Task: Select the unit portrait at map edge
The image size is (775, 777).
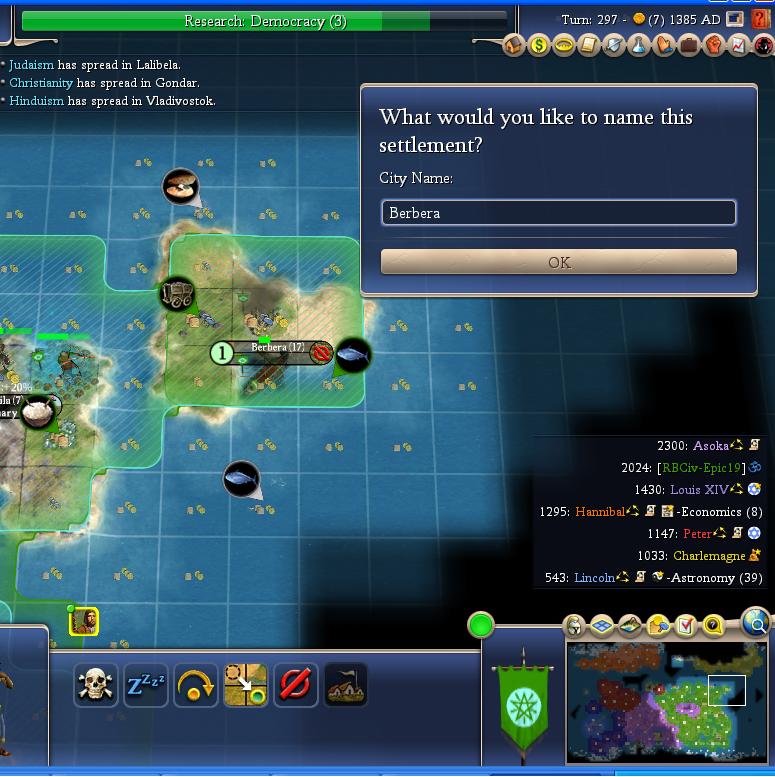Action: pyautogui.click(x=84, y=622)
